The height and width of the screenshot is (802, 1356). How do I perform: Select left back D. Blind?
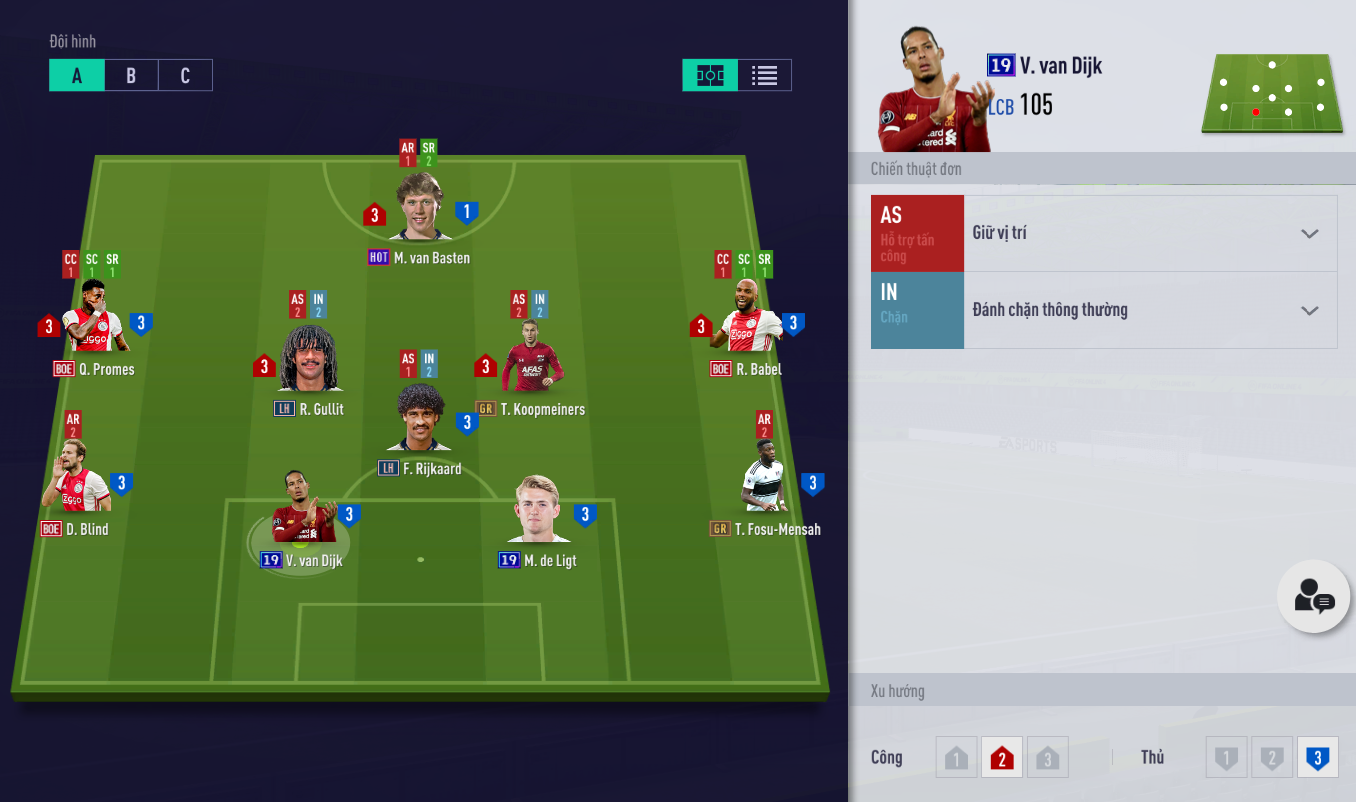pyautogui.click(x=76, y=480)
